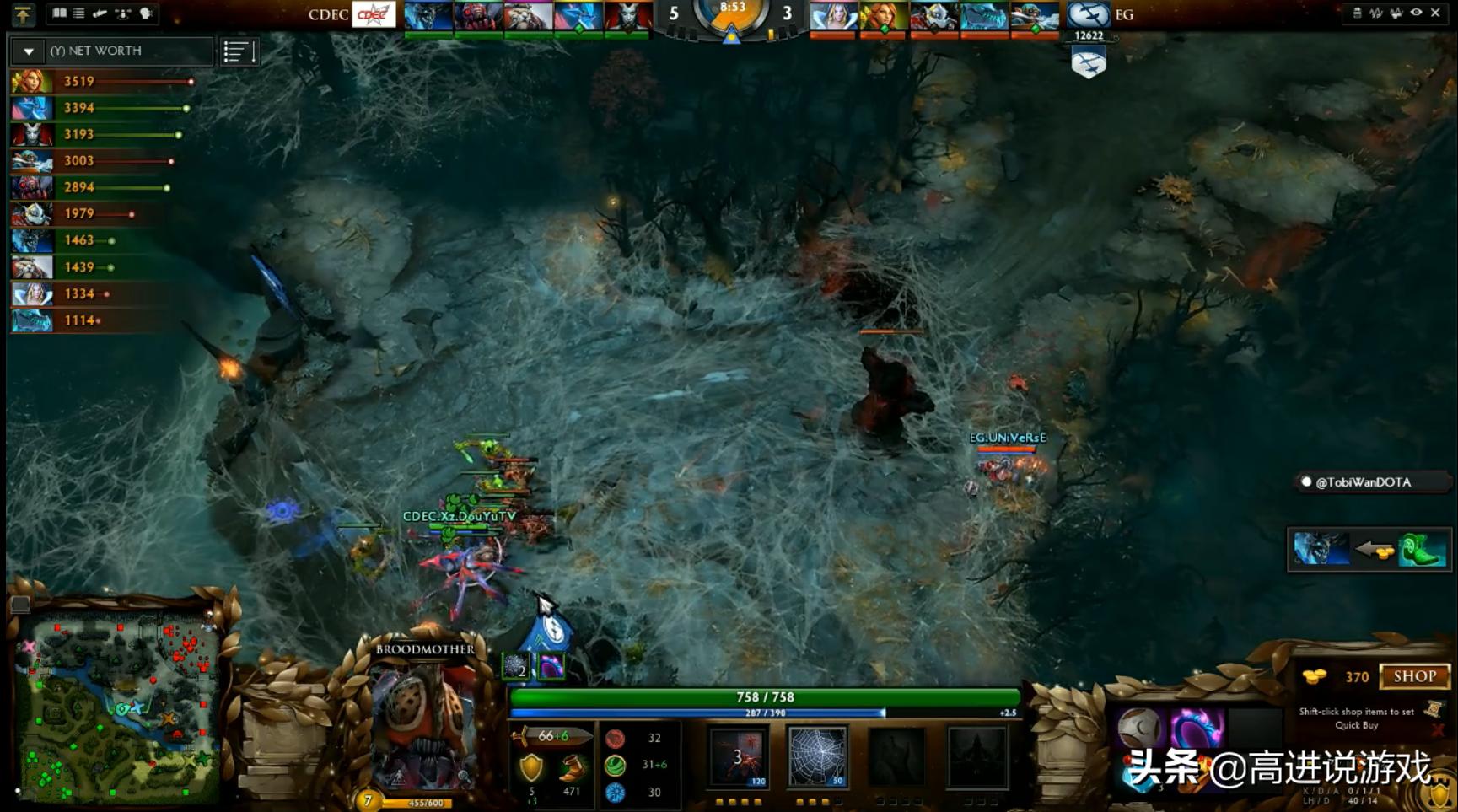Viewport: 1458px width, 812px height.
Task: Select the CDEC team name header
Action: pos(327,14)
